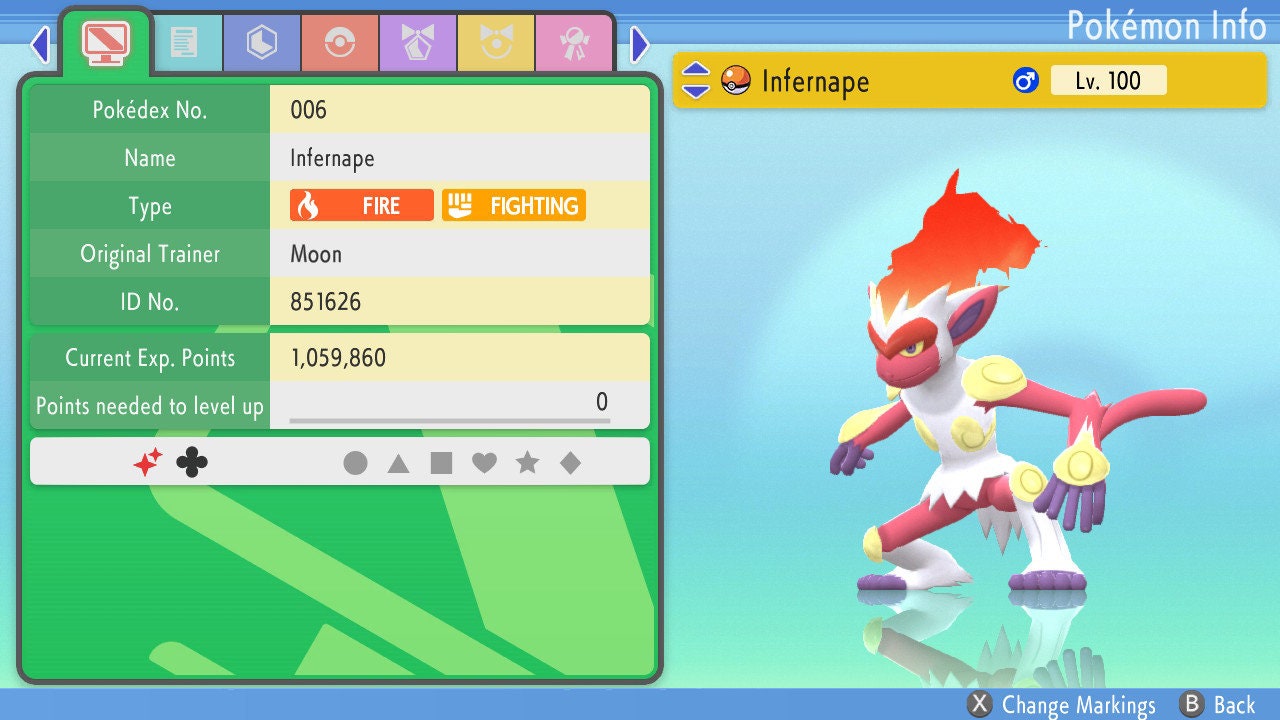Toggle the diamond marking
Image resolution: width=1280 pixels, height=720 pixels.
[570, 463]
